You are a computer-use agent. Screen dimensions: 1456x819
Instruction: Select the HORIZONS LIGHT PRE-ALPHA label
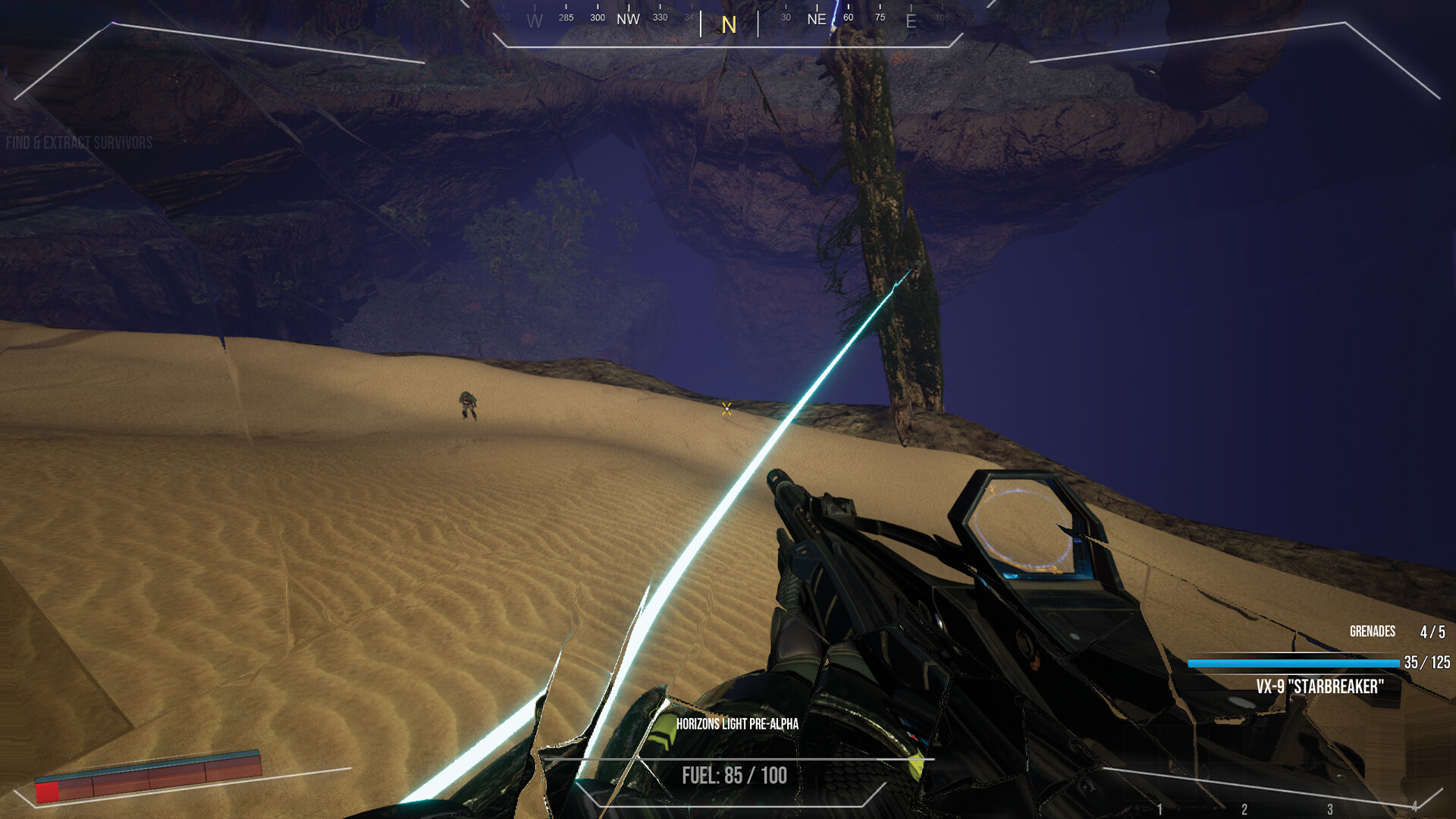[x=739, y=724]
